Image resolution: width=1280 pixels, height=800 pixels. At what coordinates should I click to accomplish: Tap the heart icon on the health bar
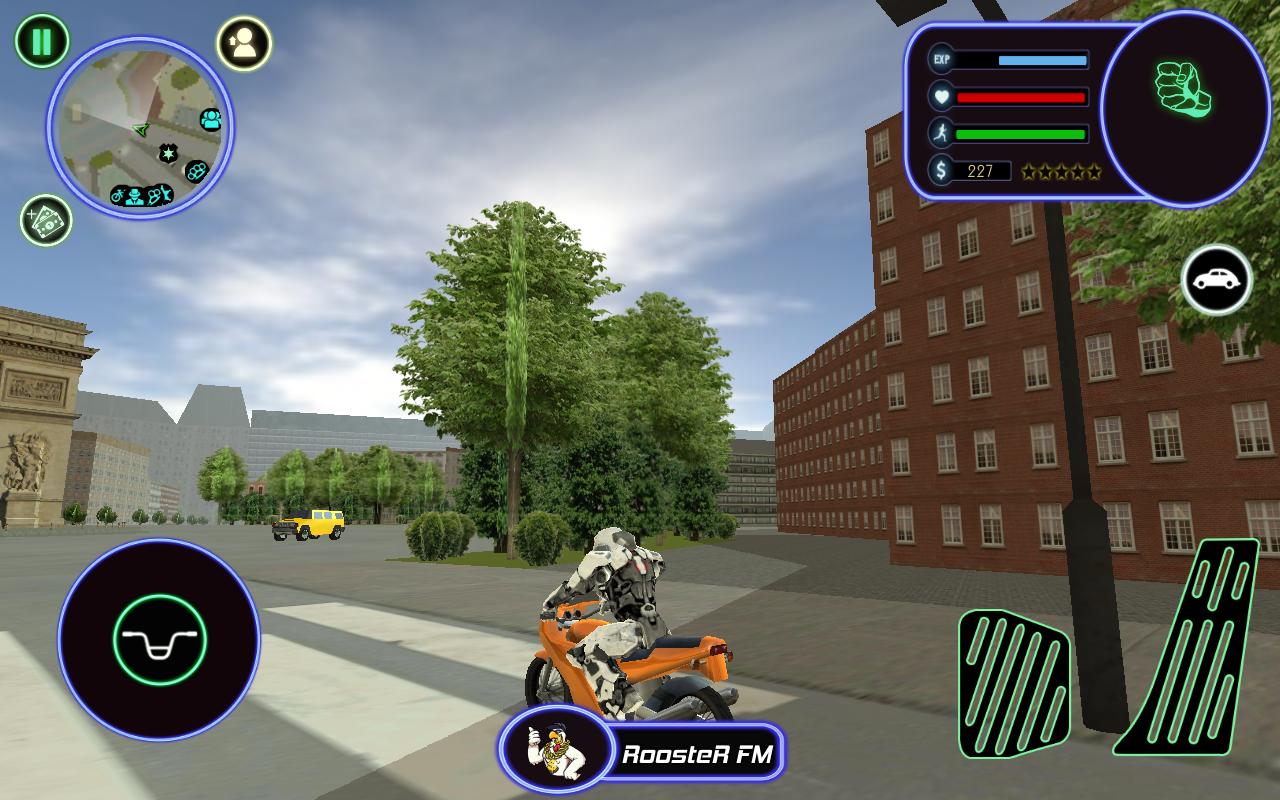941,98
